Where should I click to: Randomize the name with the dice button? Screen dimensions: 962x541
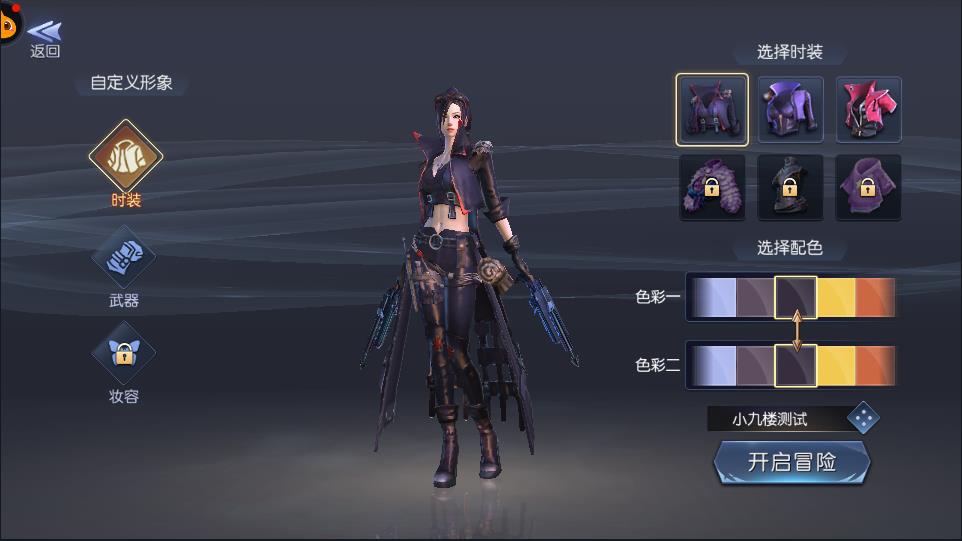[x=863, y=418]
